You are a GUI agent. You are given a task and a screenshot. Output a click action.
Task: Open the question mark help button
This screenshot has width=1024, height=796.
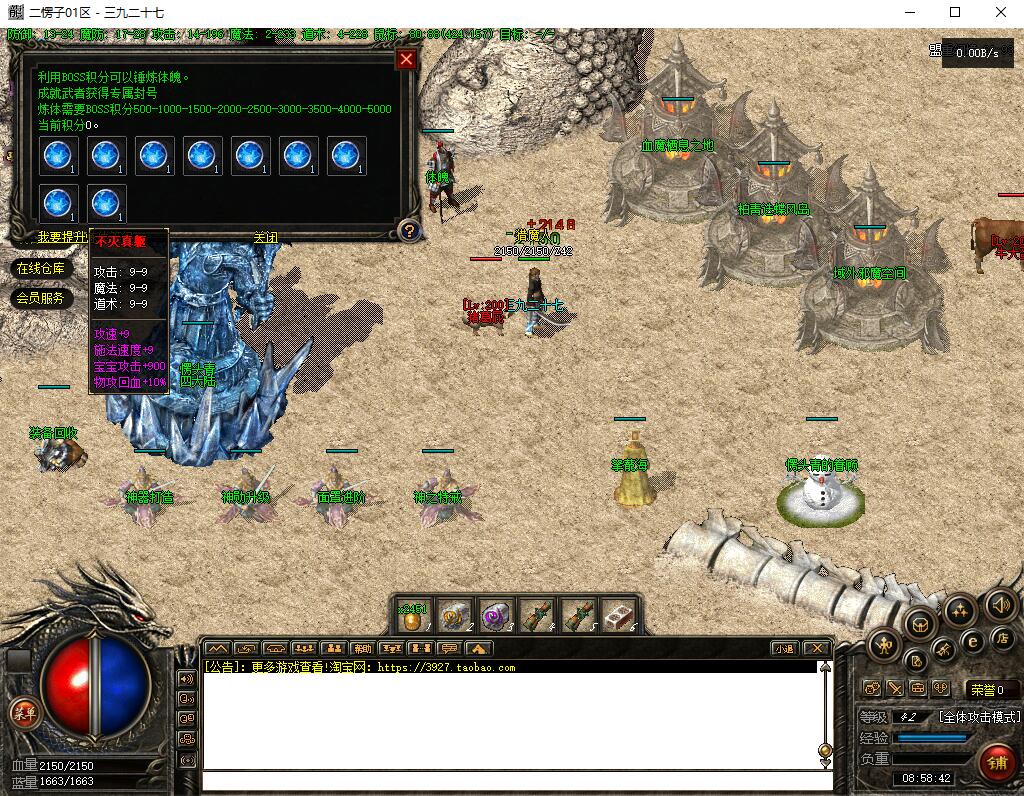coord(408,231)
